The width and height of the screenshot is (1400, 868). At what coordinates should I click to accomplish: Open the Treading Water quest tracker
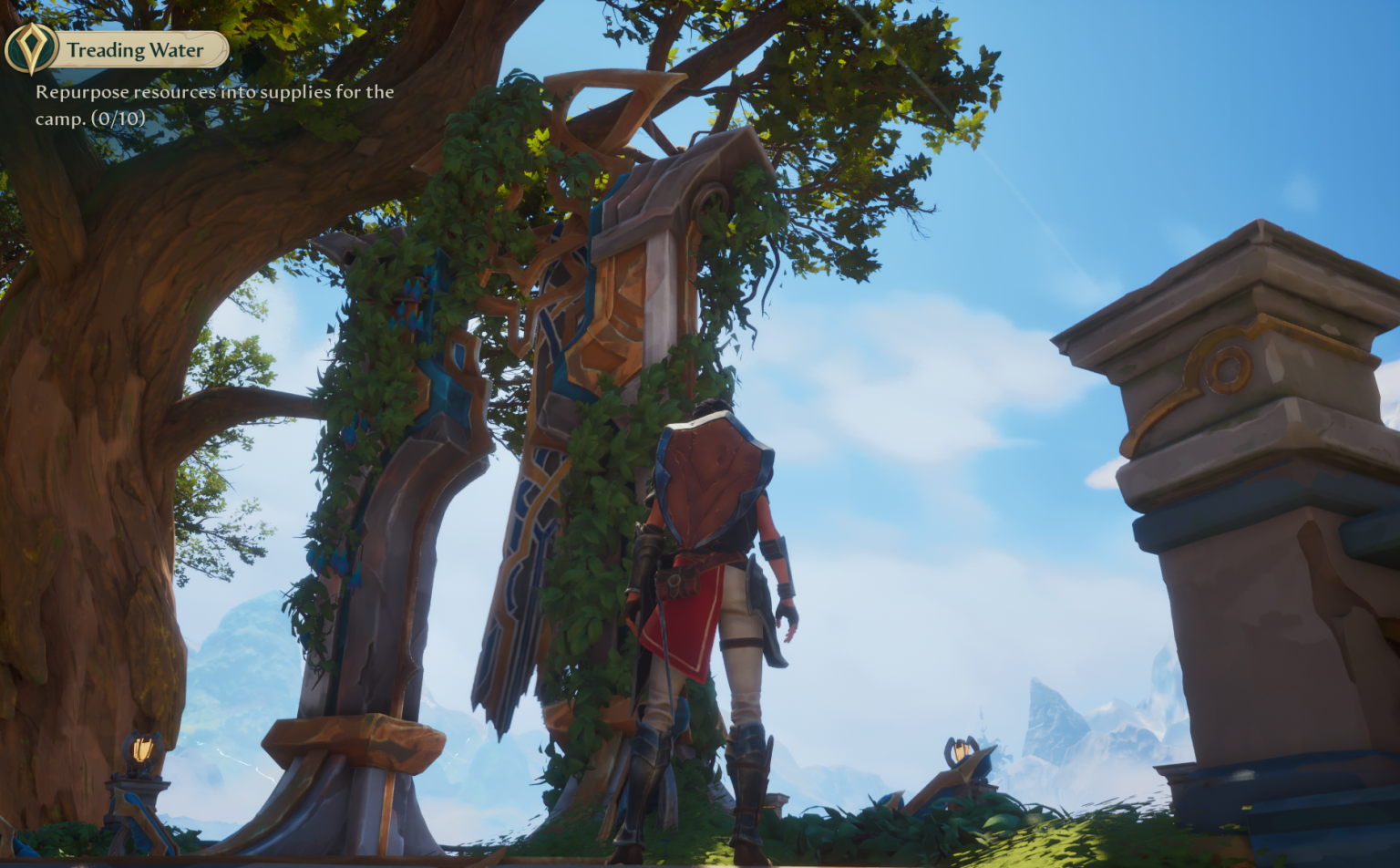pos(137,50)
